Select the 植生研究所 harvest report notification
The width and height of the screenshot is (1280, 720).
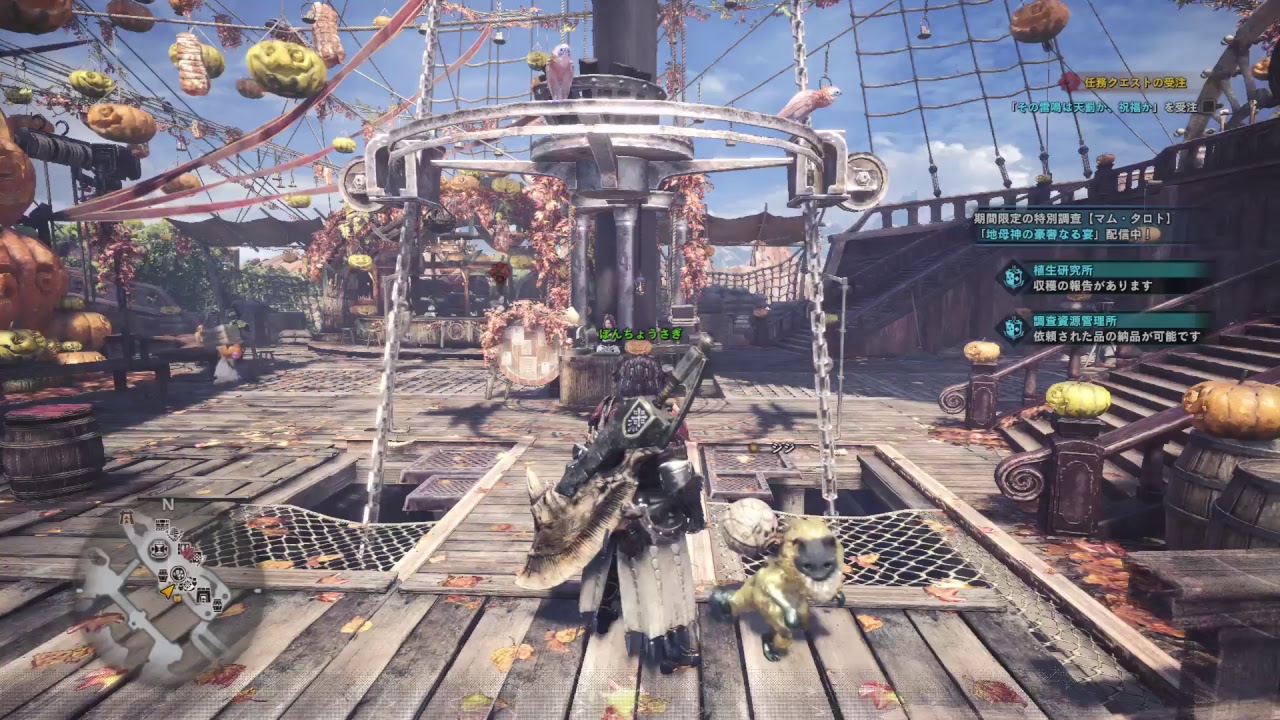1110,277
